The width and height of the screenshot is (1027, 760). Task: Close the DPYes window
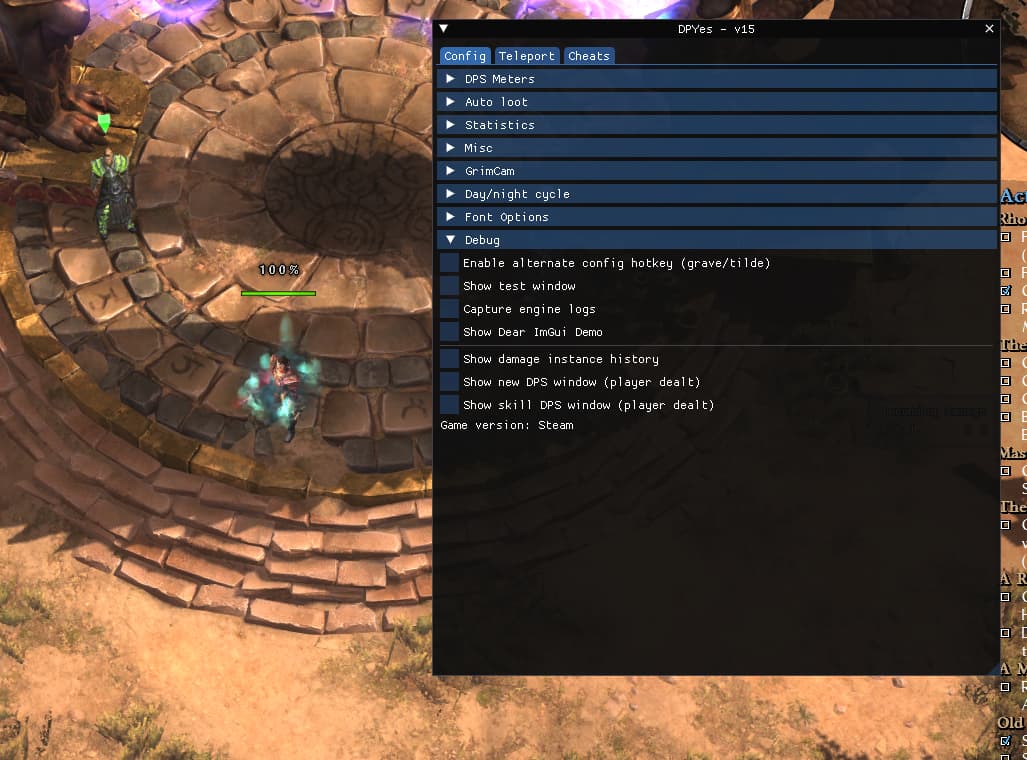click(989, 29)
